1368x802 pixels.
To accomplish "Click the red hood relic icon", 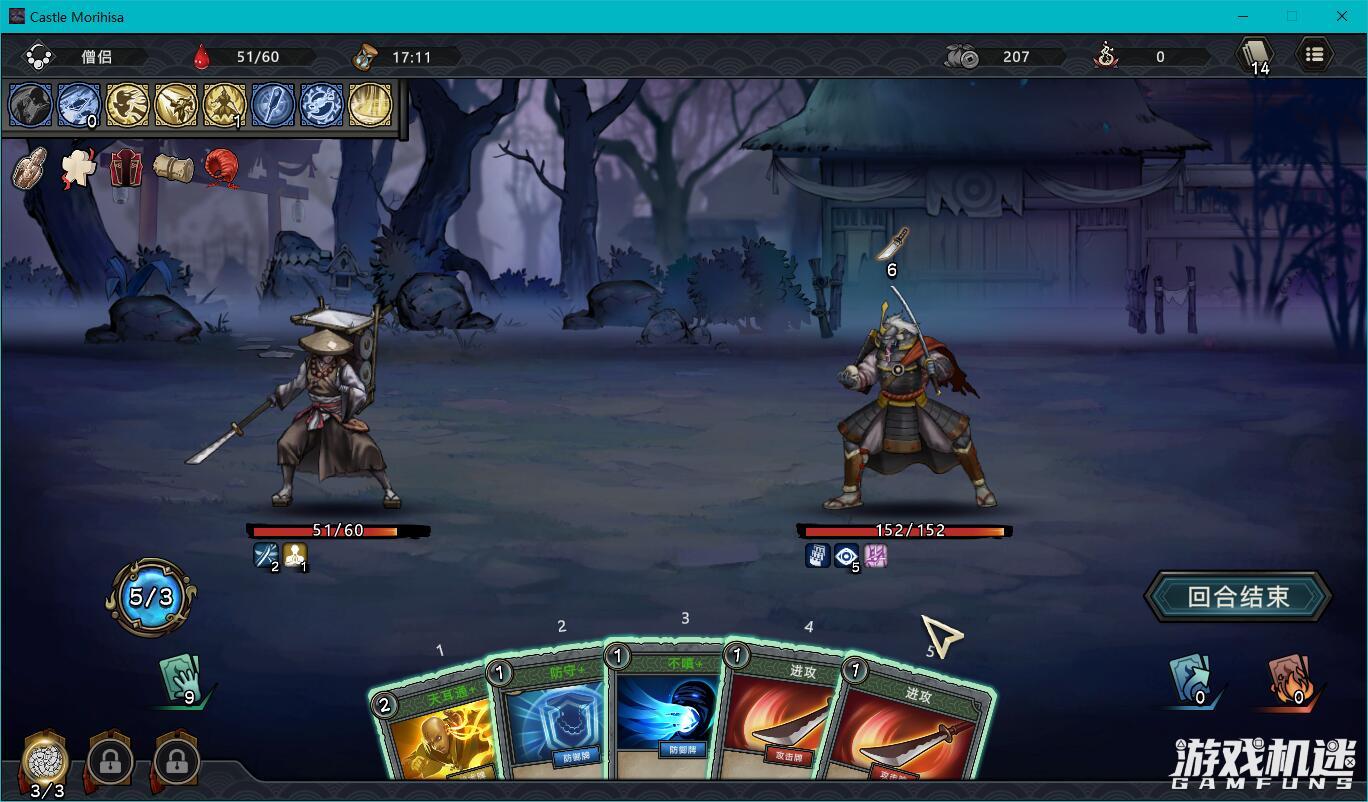I will (219, 168).
